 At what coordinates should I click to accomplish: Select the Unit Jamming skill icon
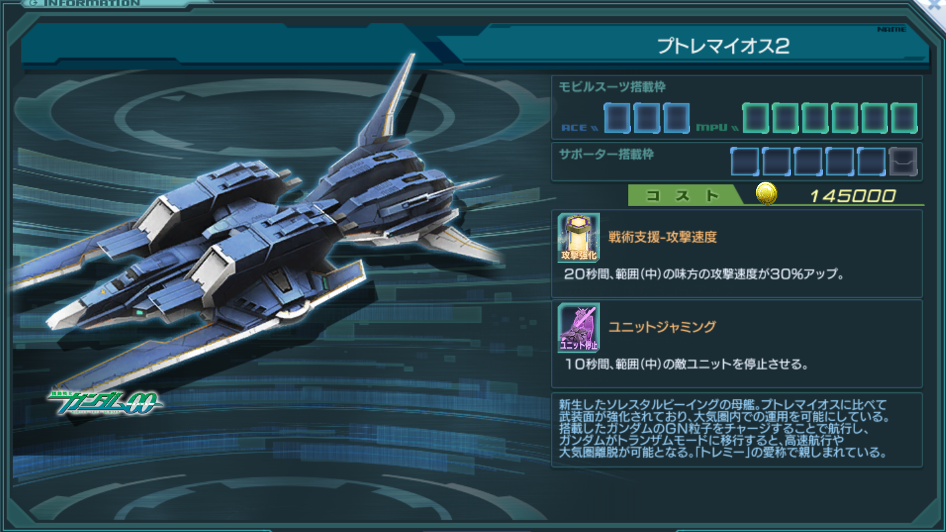click(579, 328)
